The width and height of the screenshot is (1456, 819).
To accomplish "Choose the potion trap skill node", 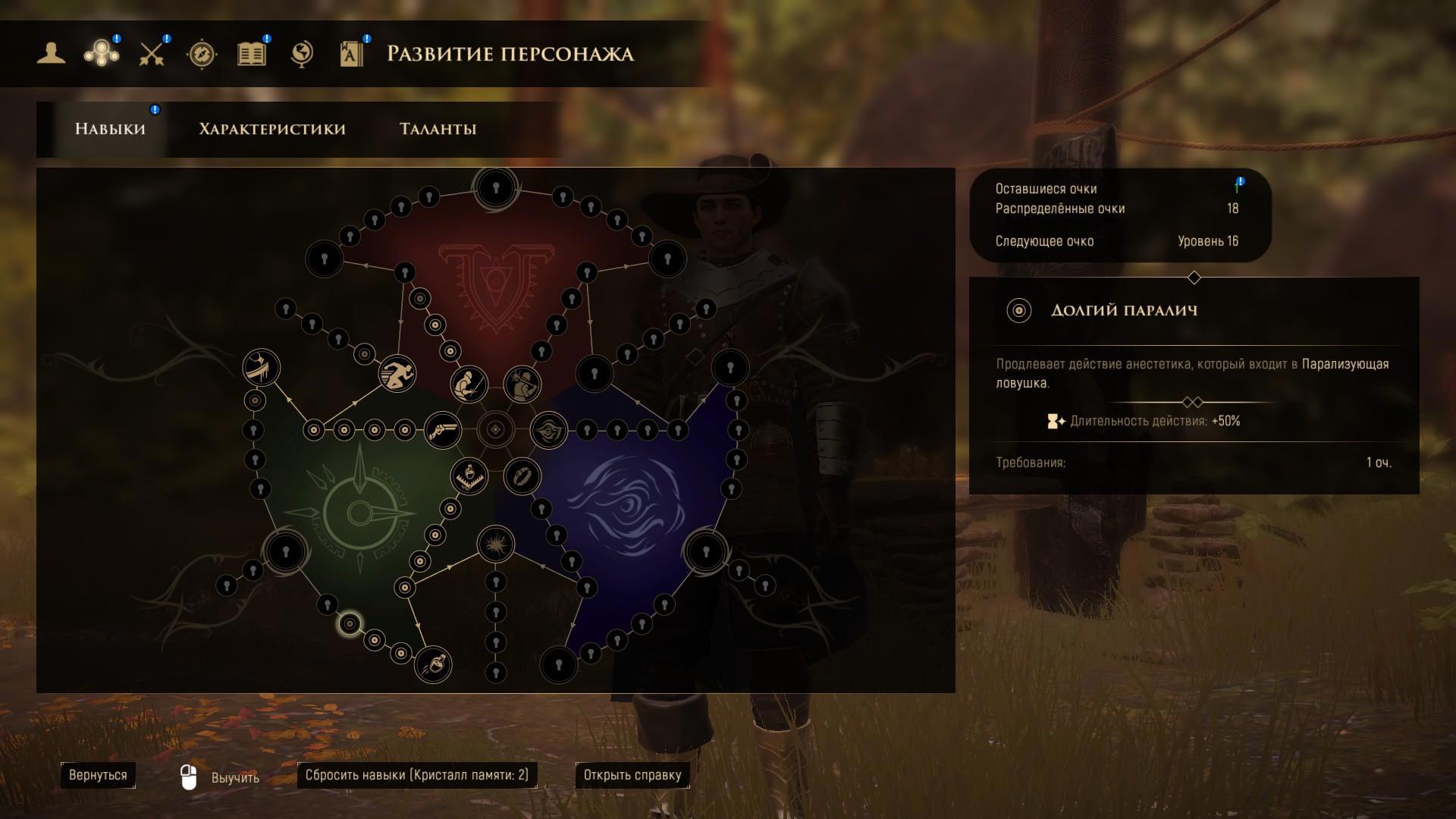I will (469, 476).
